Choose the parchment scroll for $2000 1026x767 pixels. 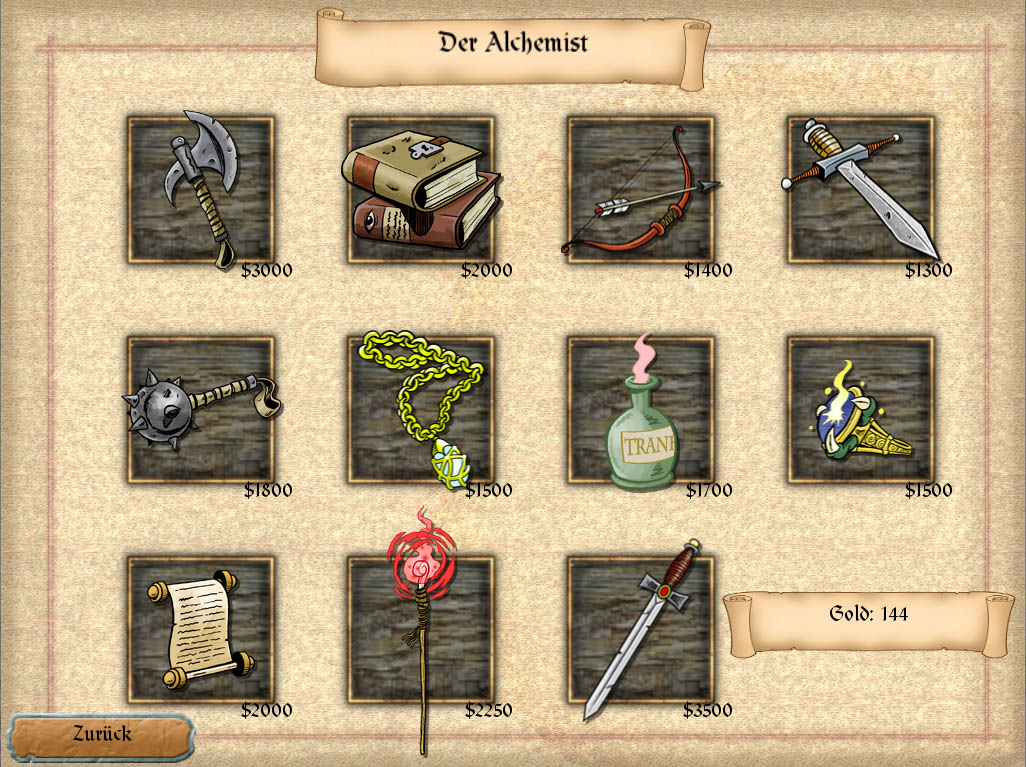(x=201, y=630)
